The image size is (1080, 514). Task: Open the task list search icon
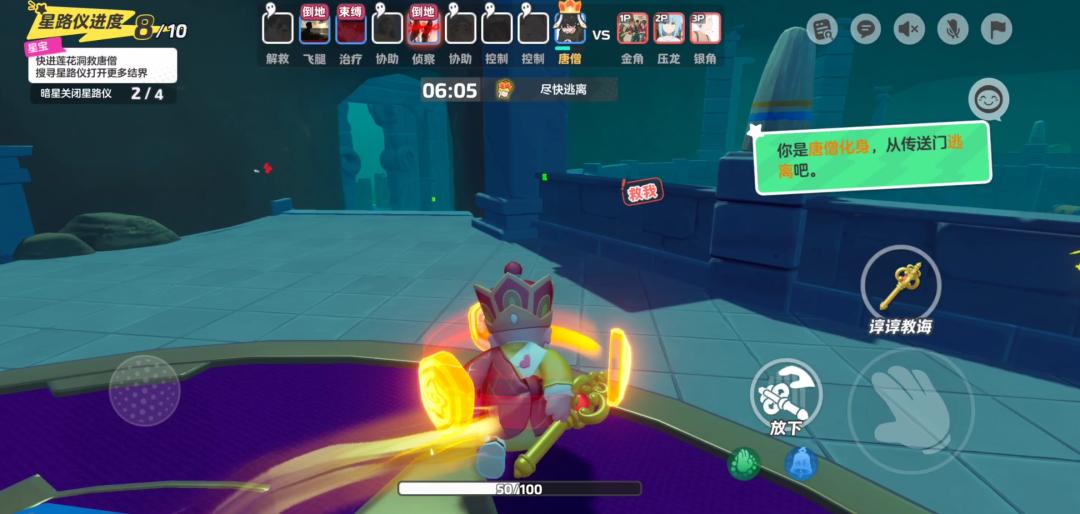(822, 29)
